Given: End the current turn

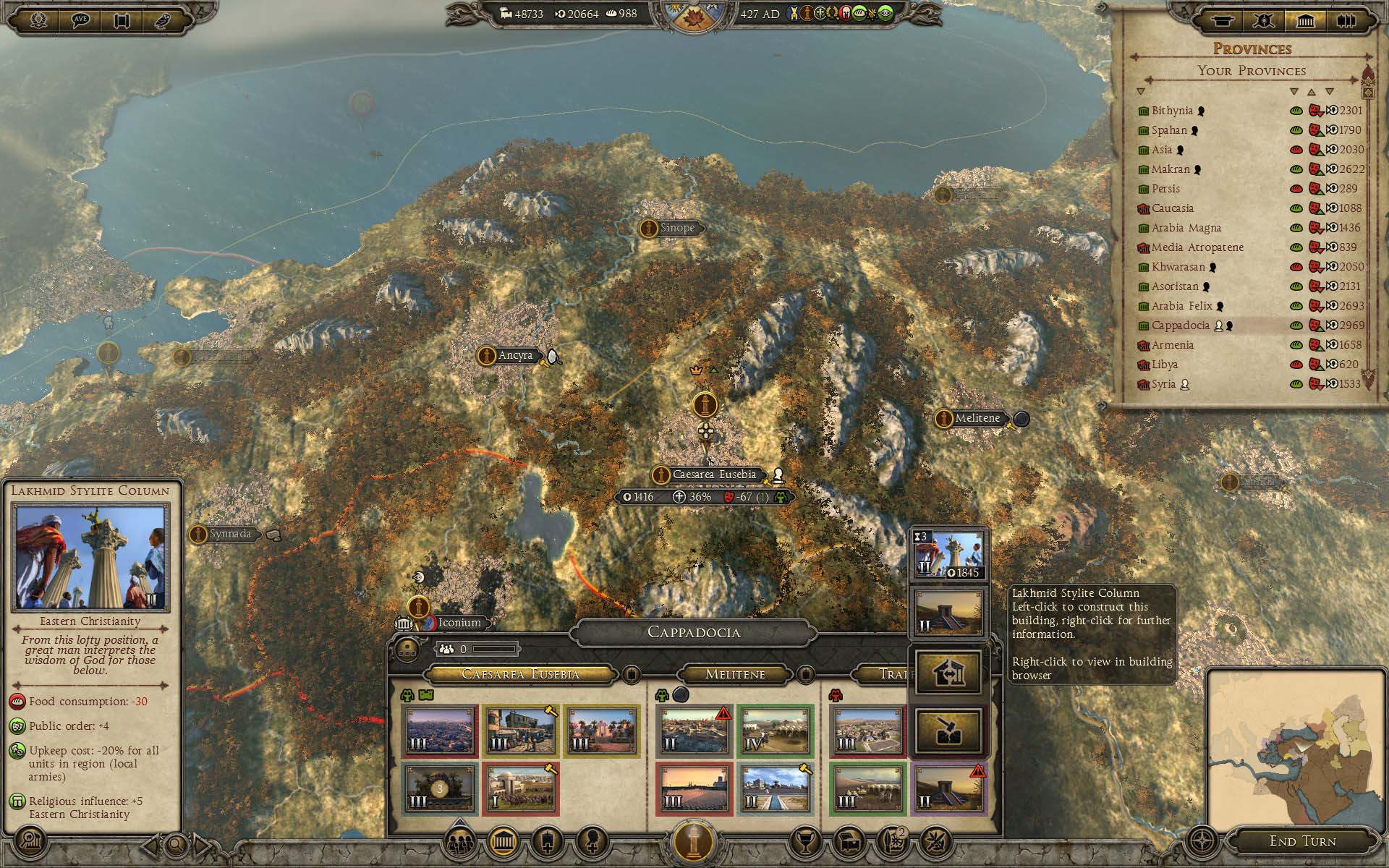Looking at the screenshot, I should (x=1302, y=841).
